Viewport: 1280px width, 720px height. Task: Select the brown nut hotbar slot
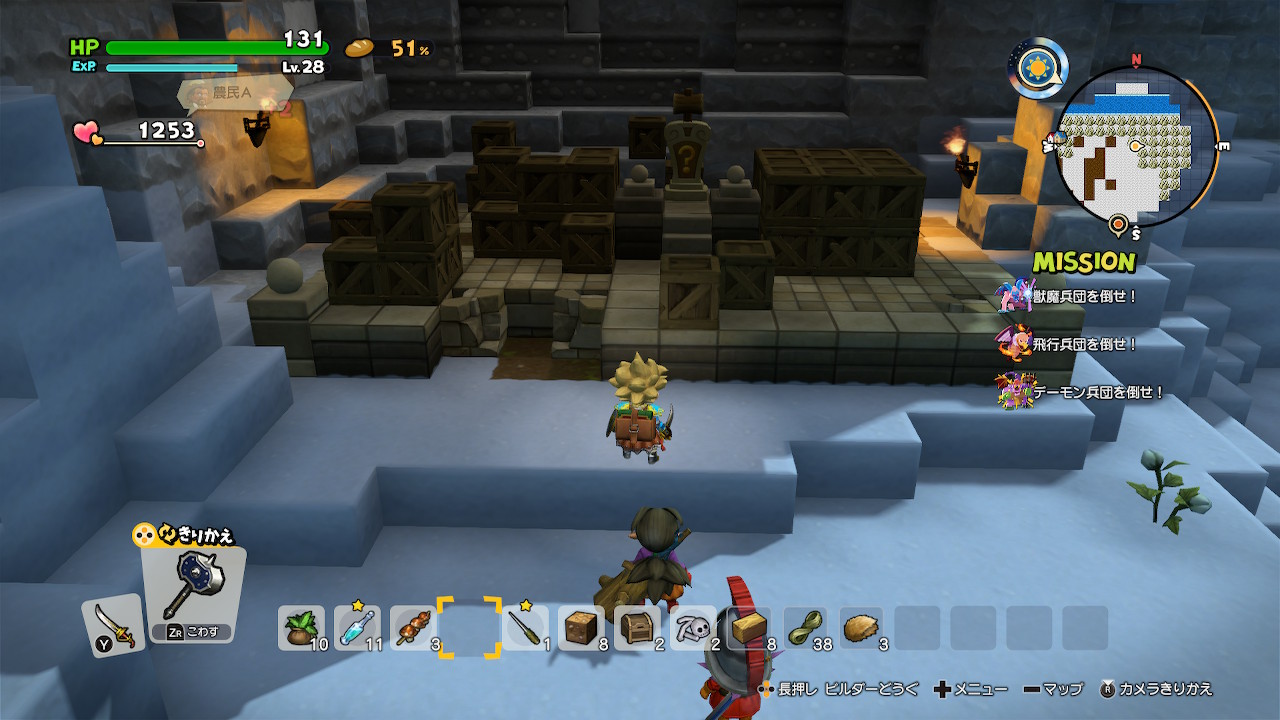point(861,628)
